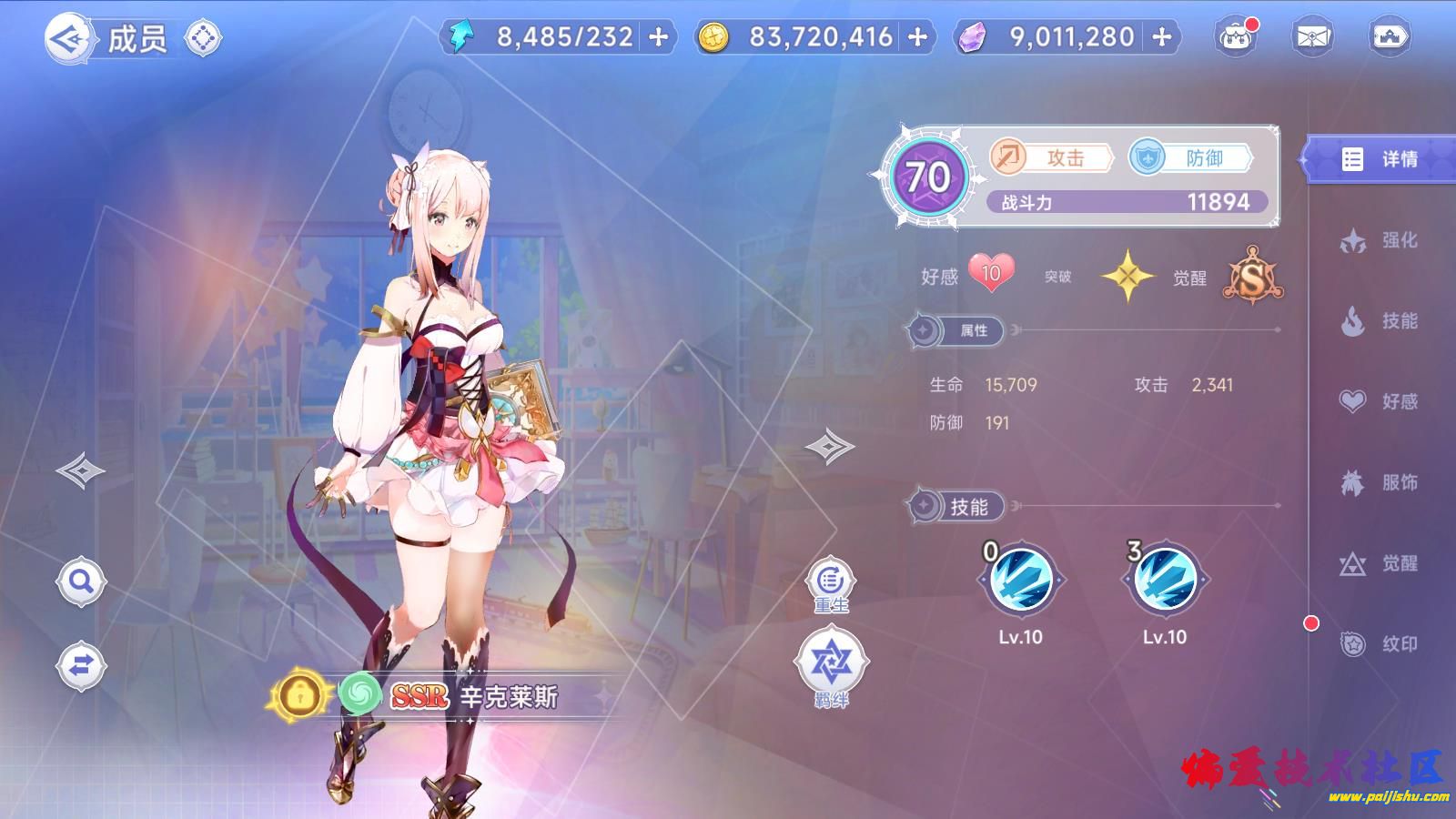The image size is (1456, 819).
Task: Buy purple crystals with the plus button
Action: point(1162,37)
